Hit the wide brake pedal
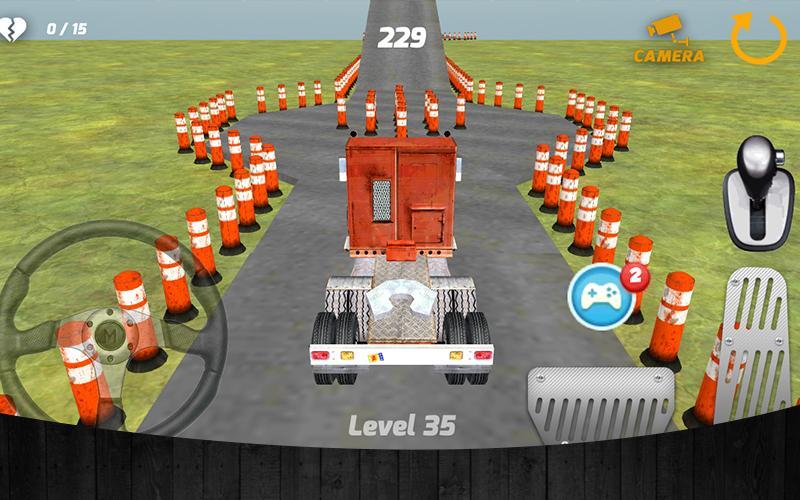 pos(600,403)
